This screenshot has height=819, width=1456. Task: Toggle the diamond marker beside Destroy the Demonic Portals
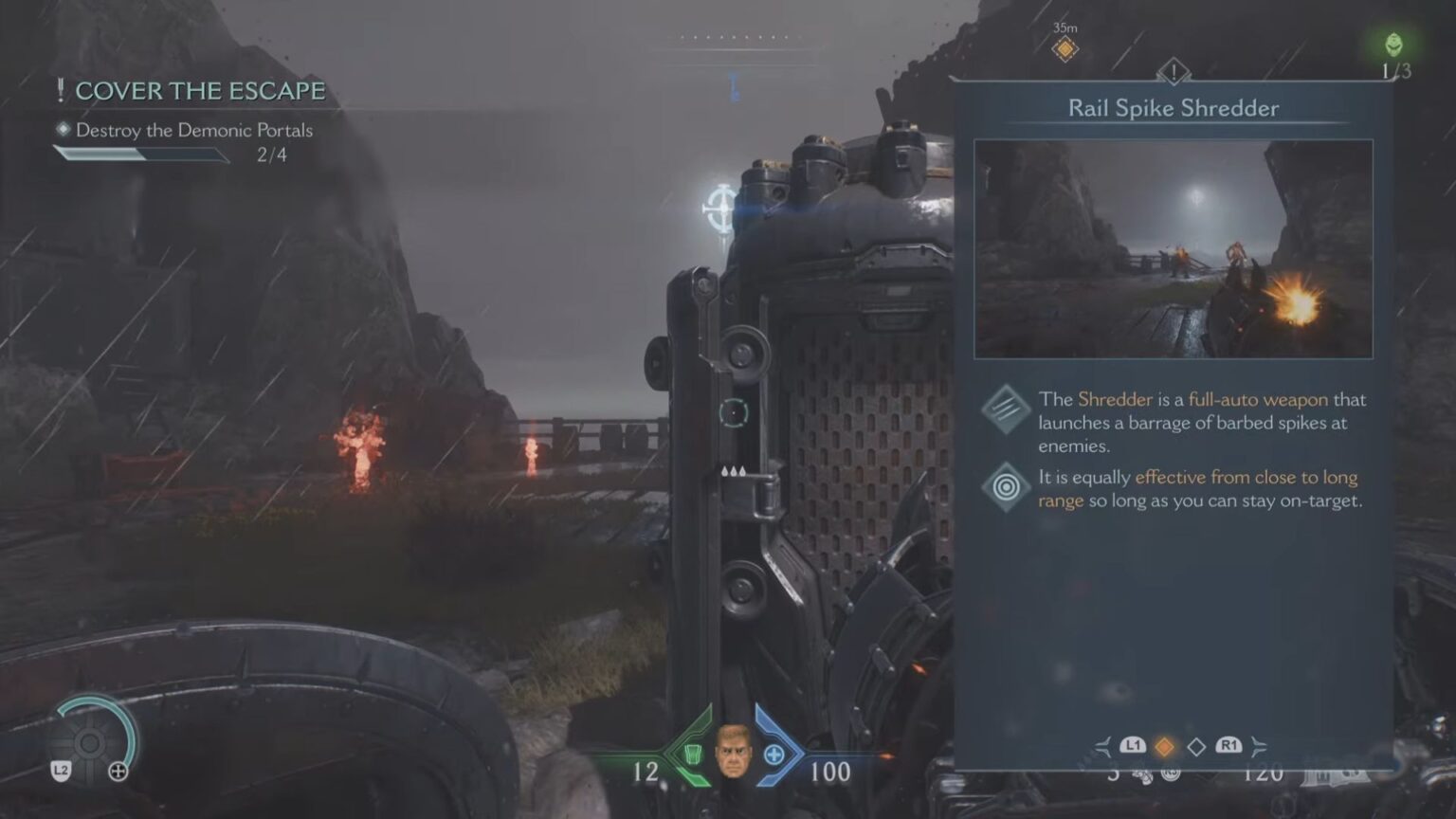[61, 131]
